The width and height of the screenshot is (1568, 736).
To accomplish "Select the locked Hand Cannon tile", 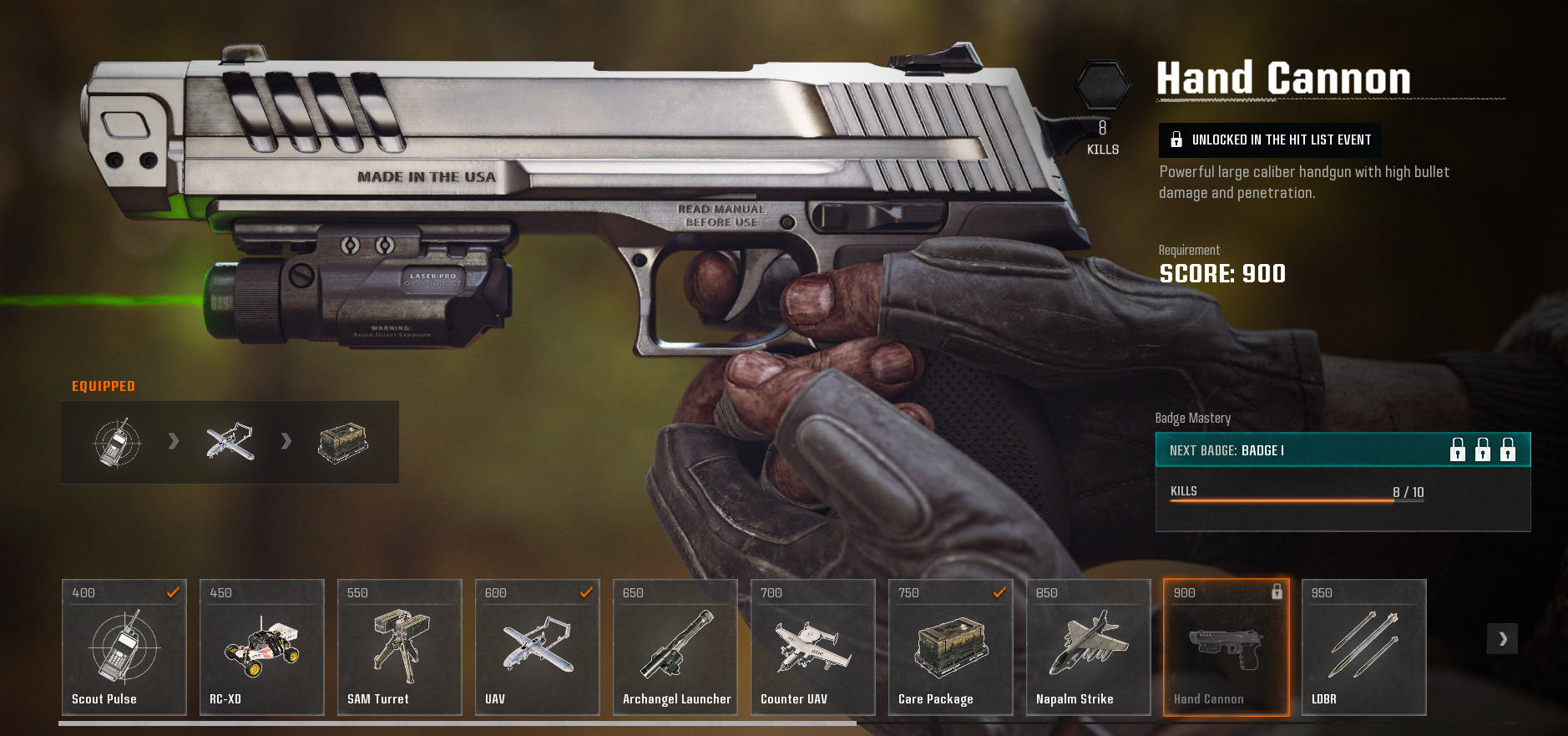I will click(1227, 647).
